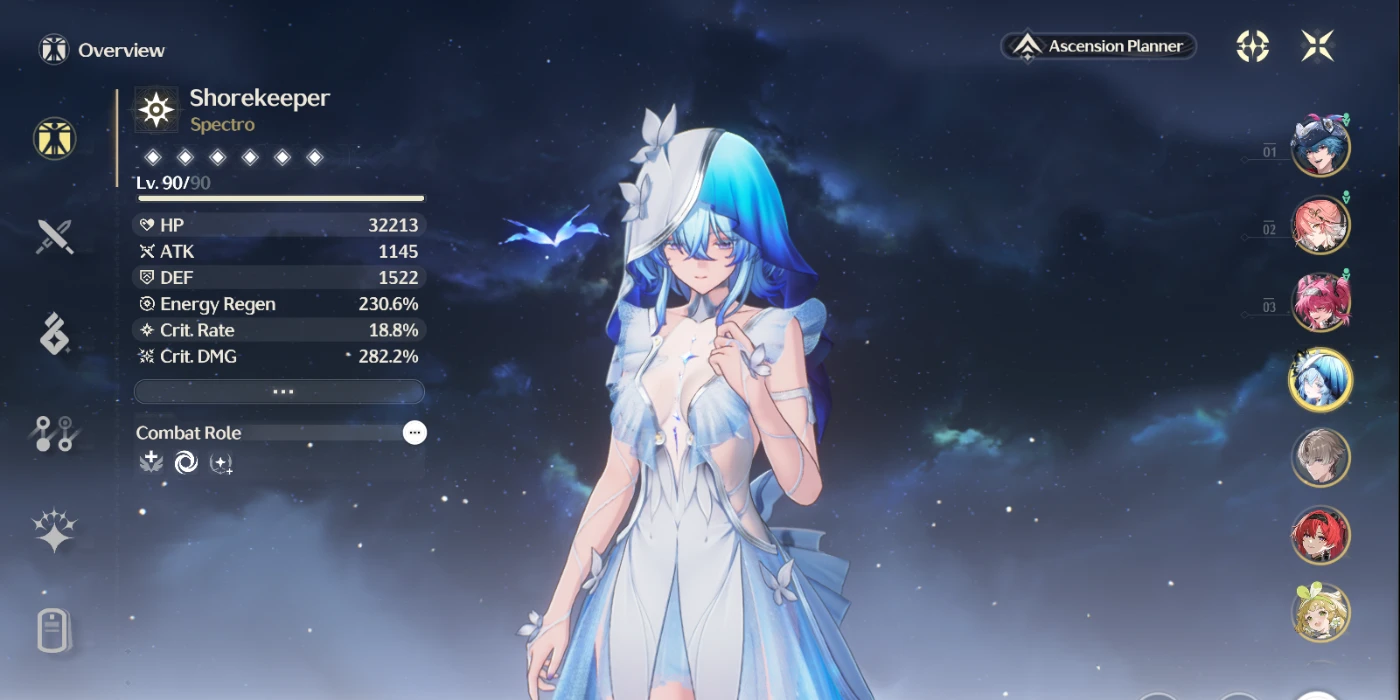
Task: Select the blue-haired character with feathered hat
Action: tap(1320, 147)
